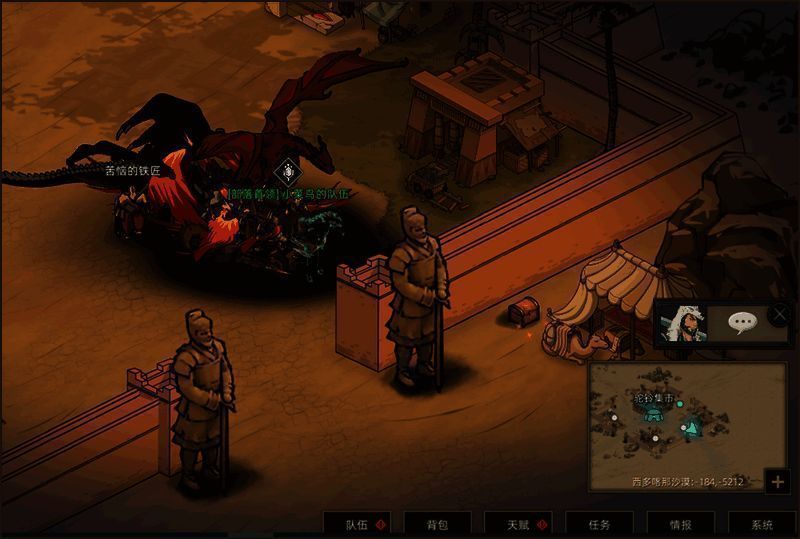Open the 背包 (backpack) inventory
The height and width of the screenshot is (539, 800).
pyautogui.click(x=437, y=524)
